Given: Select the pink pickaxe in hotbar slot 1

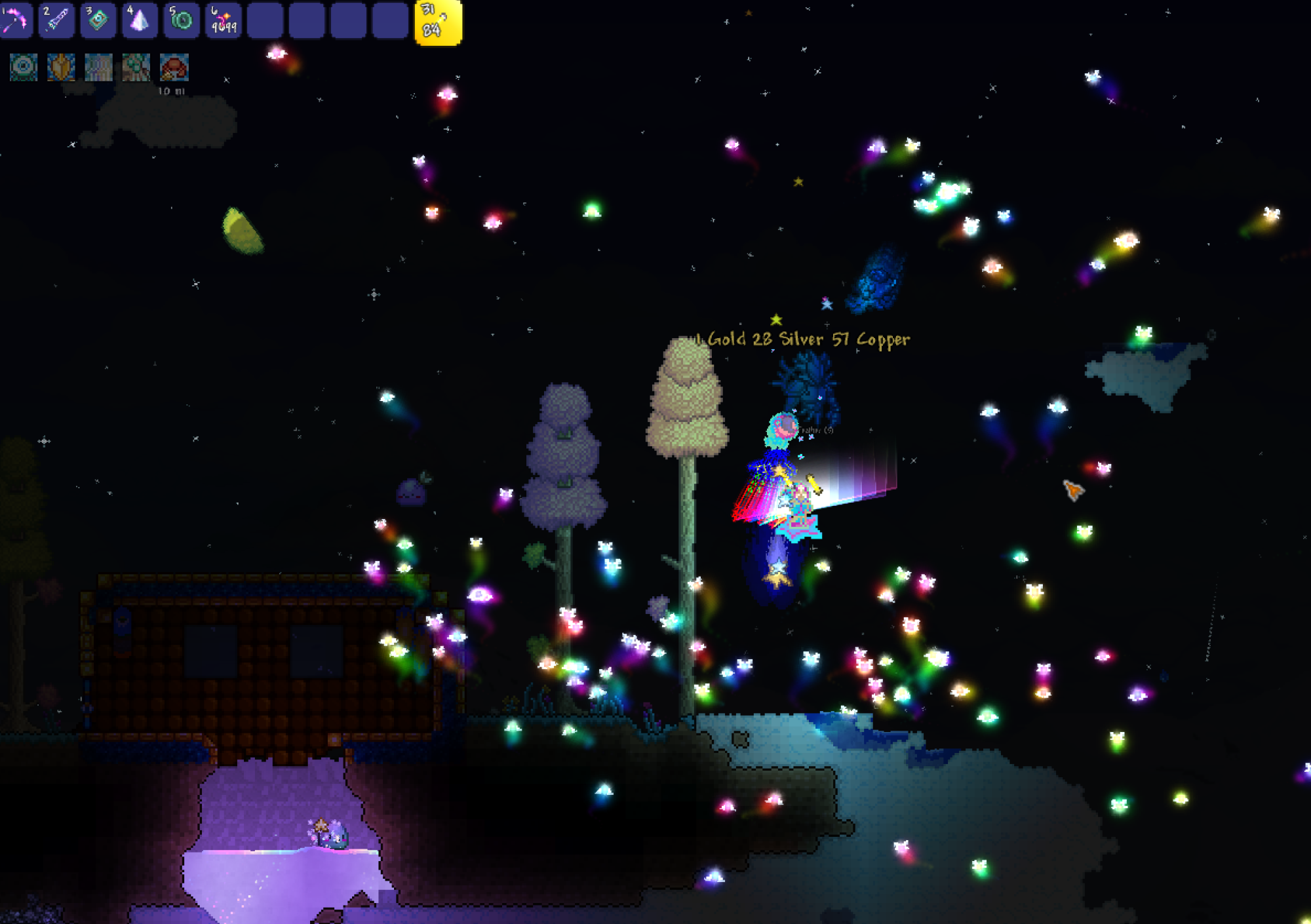Looking at the screenshot, I should (x=16, y=20).
